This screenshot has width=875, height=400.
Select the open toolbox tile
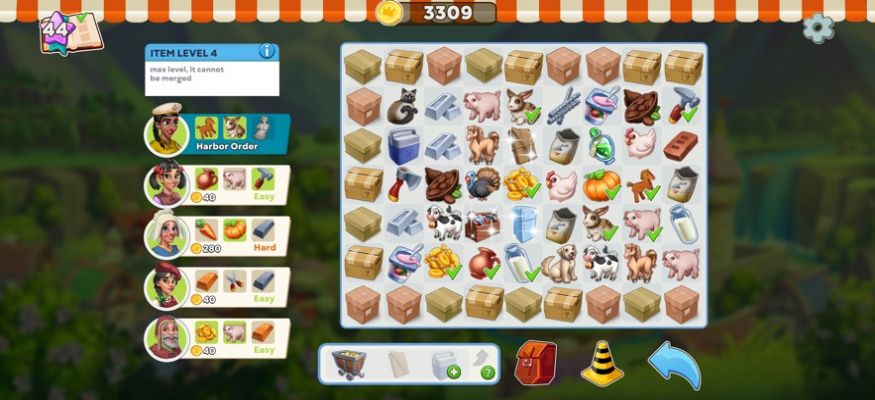point(483,224)
